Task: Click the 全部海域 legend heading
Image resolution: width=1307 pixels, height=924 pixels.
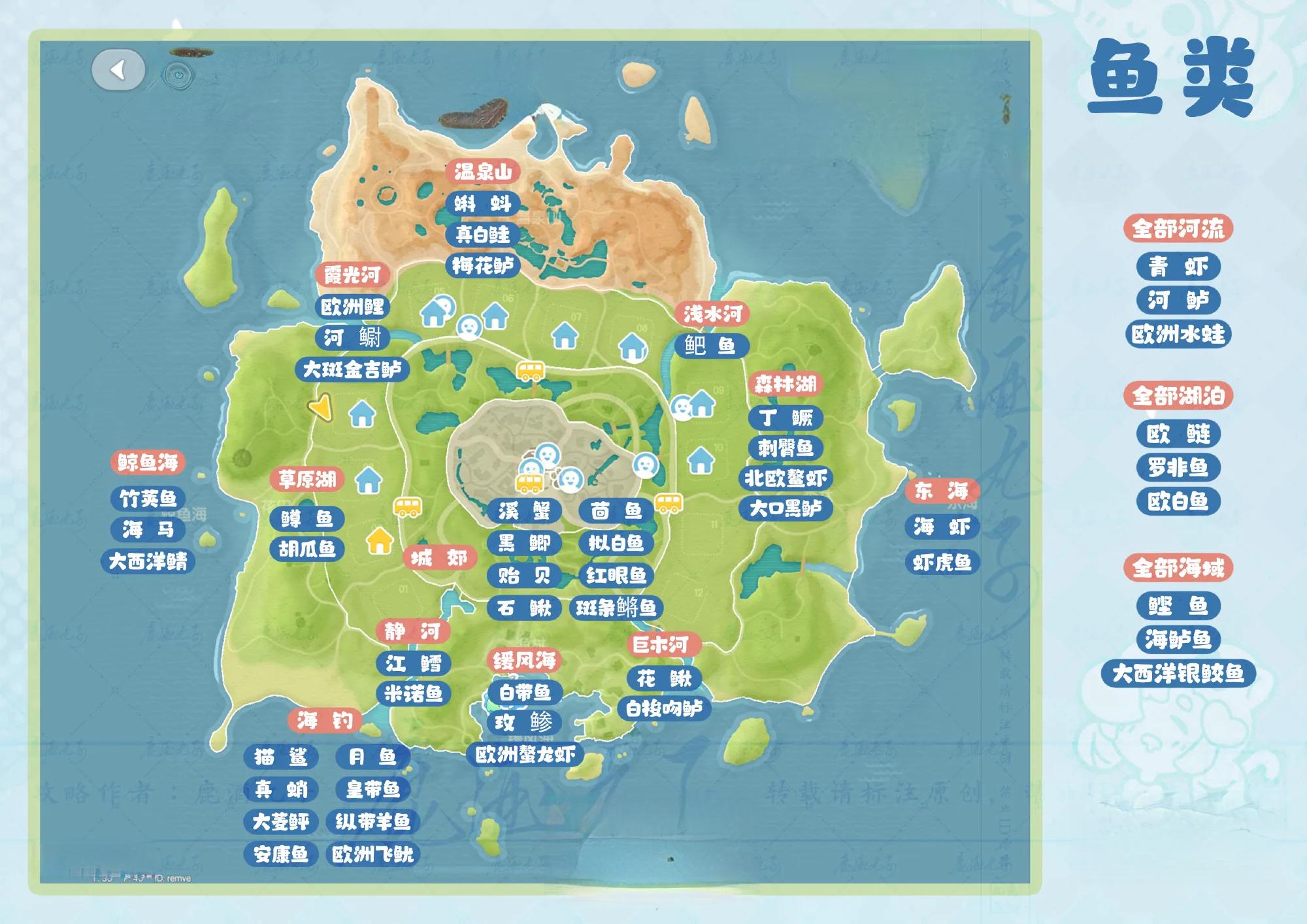Action: (x=1178, y=568)
